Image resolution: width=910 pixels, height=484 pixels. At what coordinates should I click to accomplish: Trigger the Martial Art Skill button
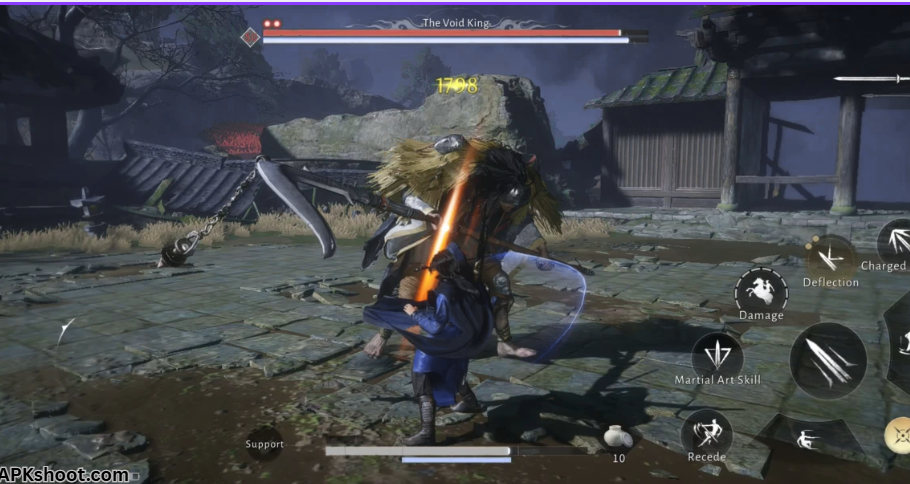(x=717, y=356)
